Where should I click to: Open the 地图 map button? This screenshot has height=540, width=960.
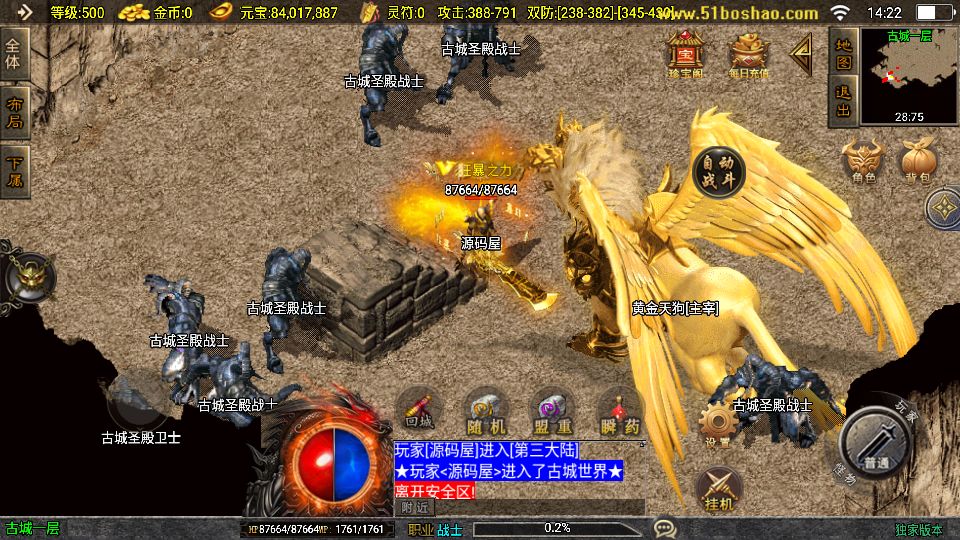click(843, 53)
